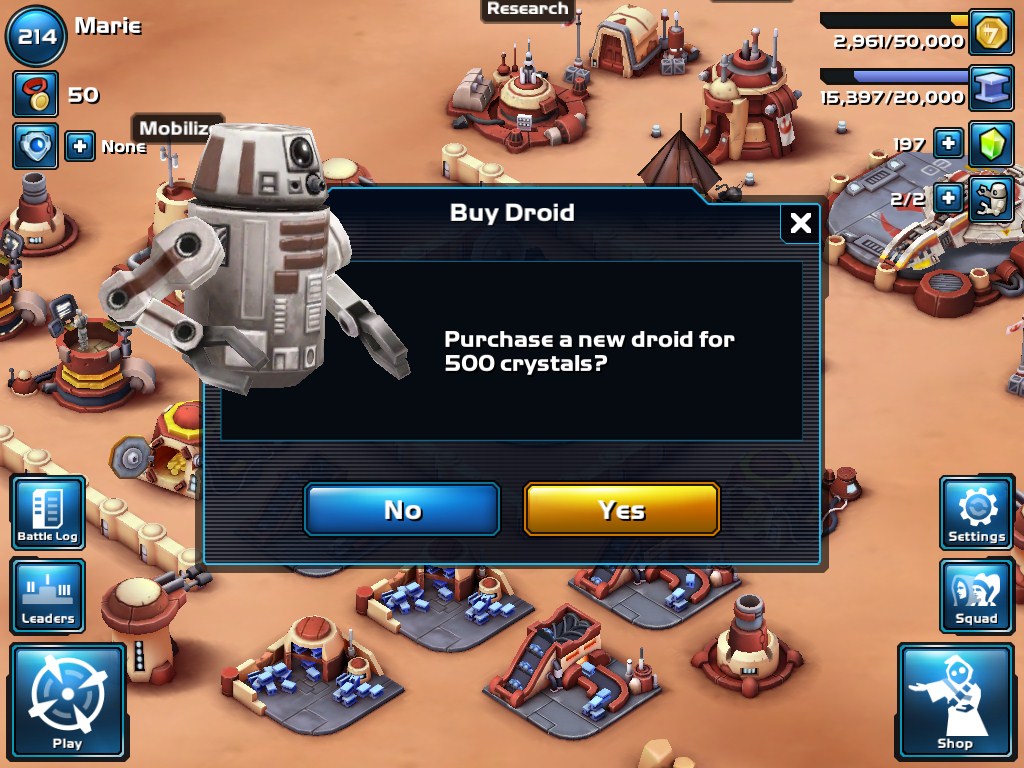Screen dimensions: 1024x768
Task: Click the player level 214 badge
Action: (x=36, y=38)
